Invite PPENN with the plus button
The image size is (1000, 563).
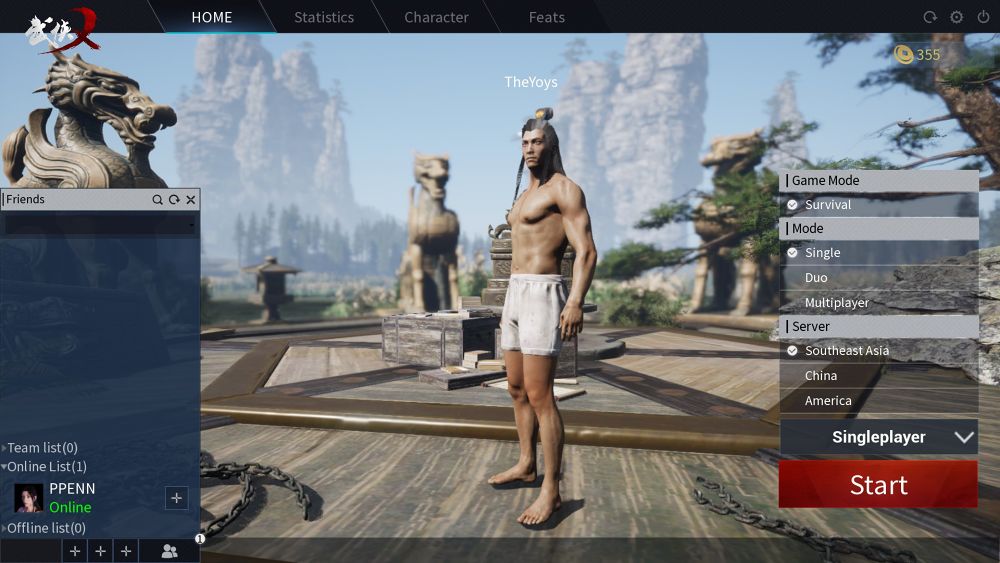point(176,497)
